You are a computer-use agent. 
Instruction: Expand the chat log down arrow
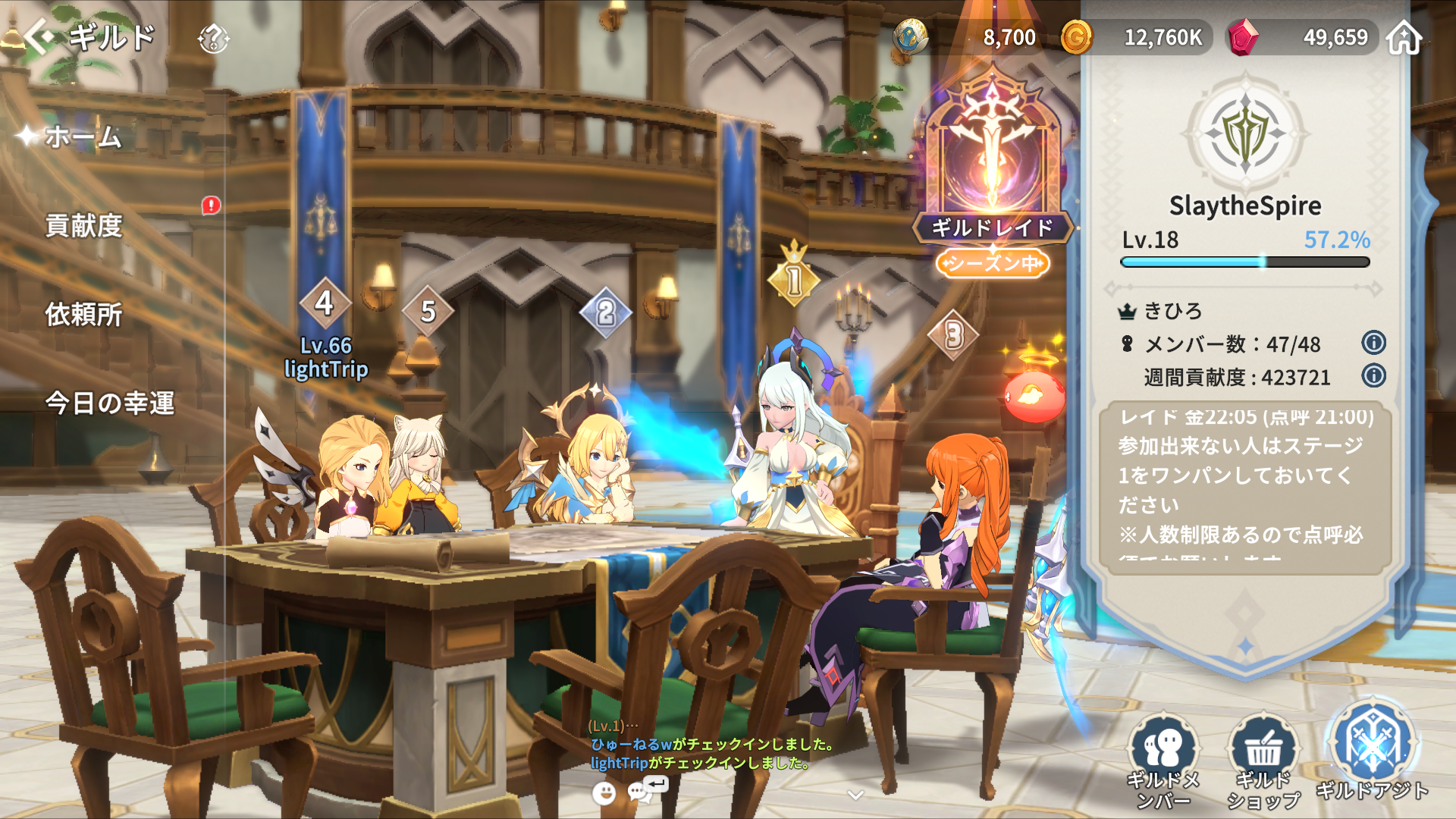point(855,795)
